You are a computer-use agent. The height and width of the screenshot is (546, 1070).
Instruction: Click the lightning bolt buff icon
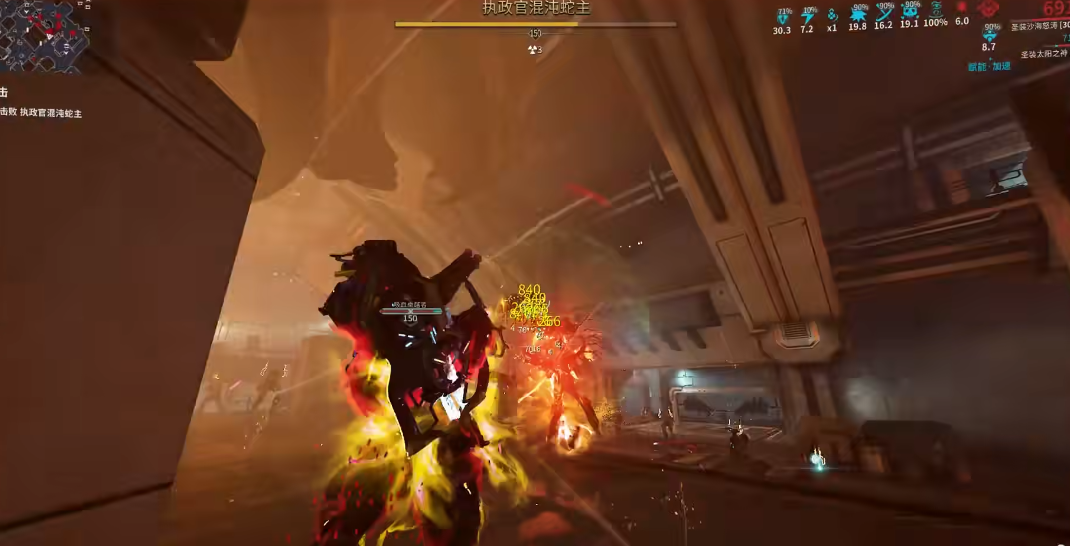coord(807,15)
